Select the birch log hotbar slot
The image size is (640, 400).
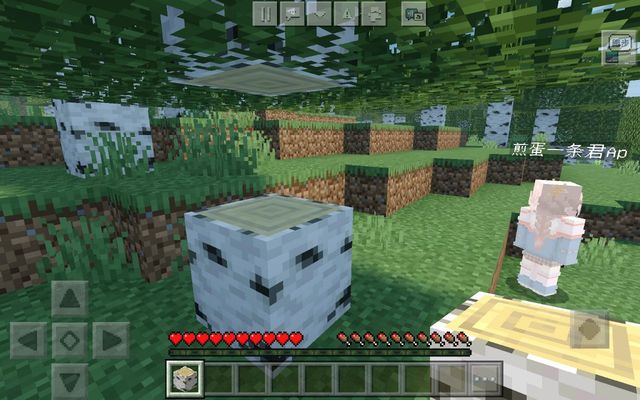[187, 378]
